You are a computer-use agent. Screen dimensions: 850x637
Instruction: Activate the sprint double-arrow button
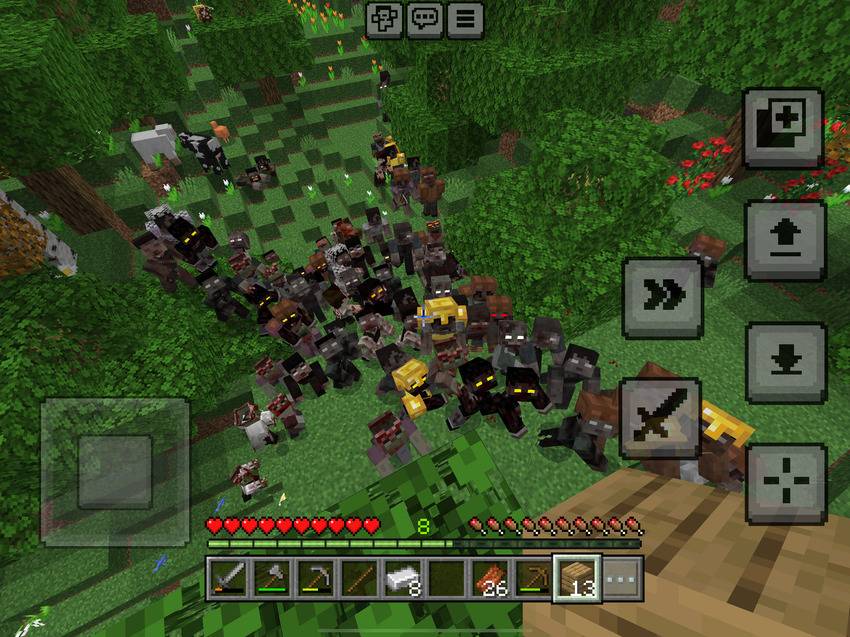pyautogui.click(x=662, y=297)
